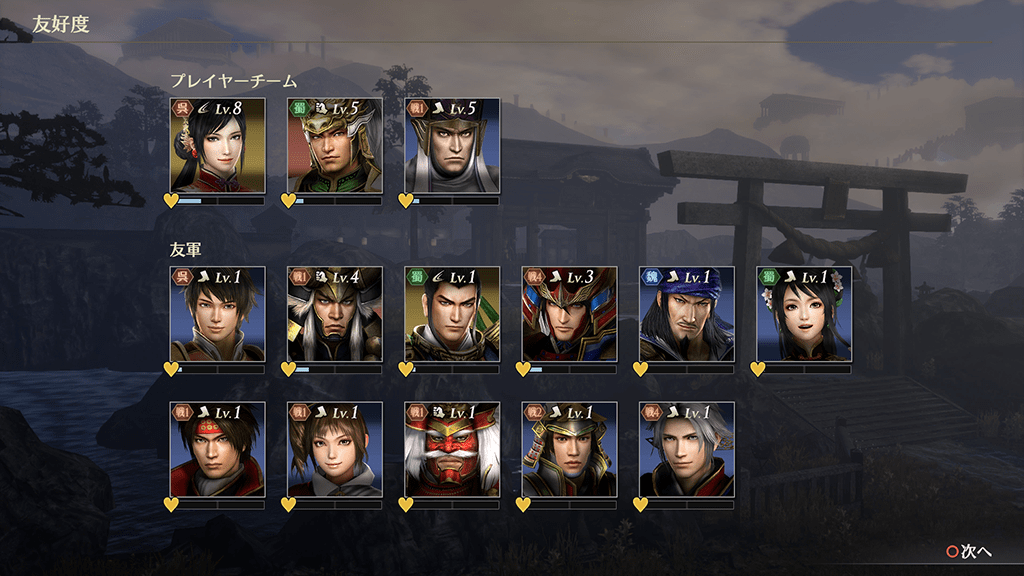Viewport: 1024px width, 576px height.
Task: Choose the silver-haired man portrait
Action: (686, 450)
